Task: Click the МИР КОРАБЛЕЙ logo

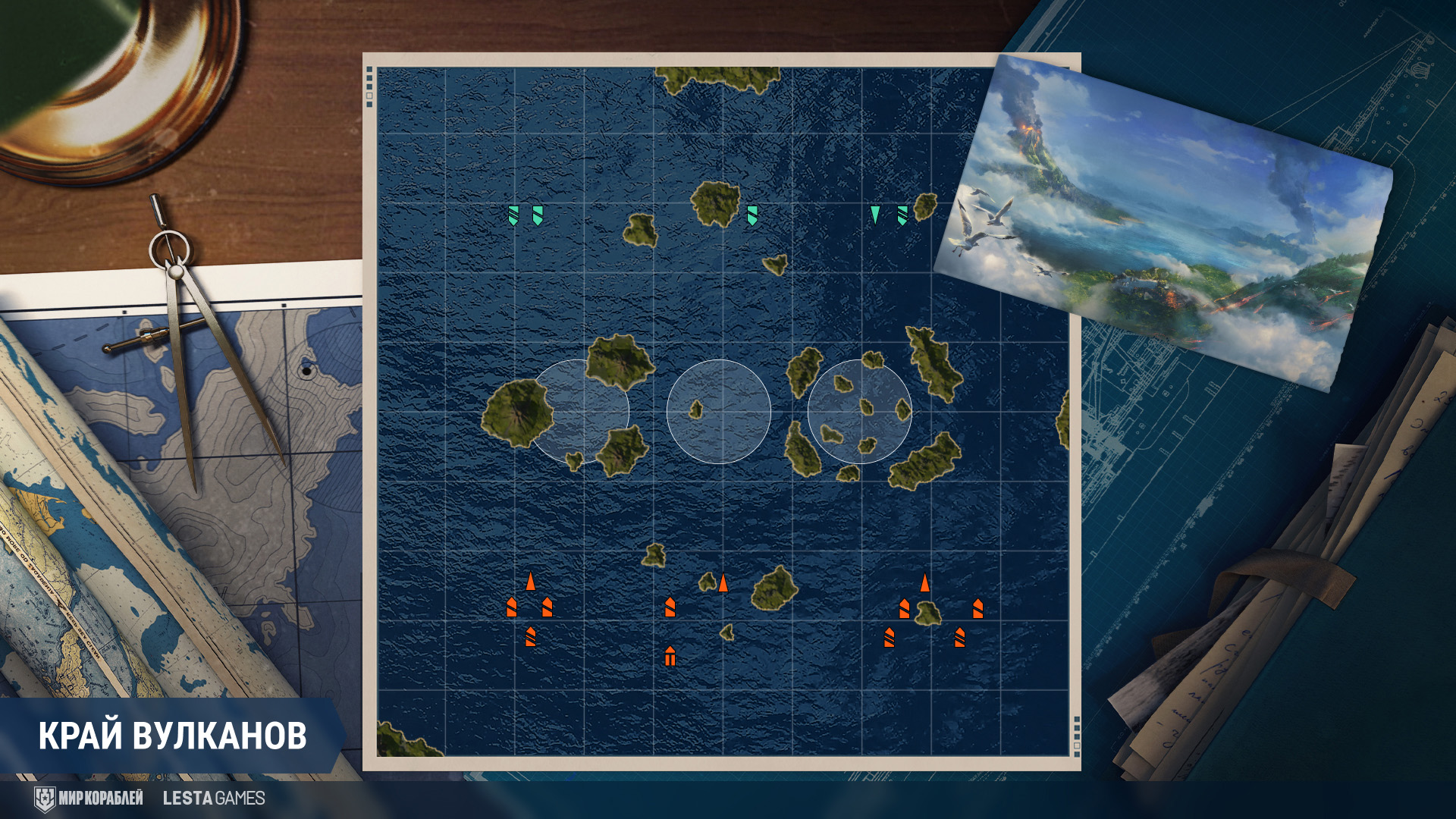Action: tap(89, 798)
